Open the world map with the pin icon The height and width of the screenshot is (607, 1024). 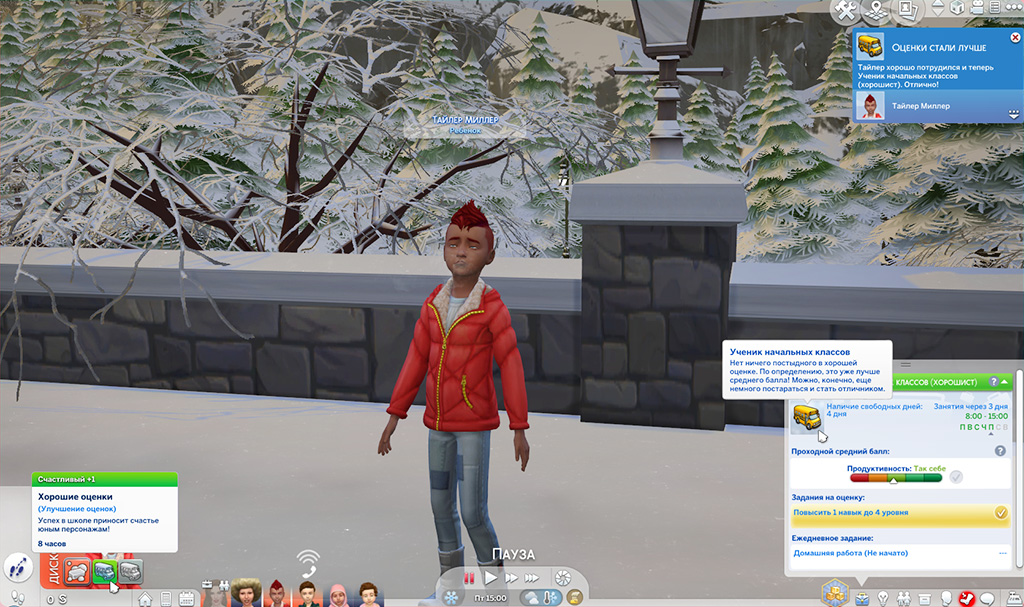[x=878, y=11]
